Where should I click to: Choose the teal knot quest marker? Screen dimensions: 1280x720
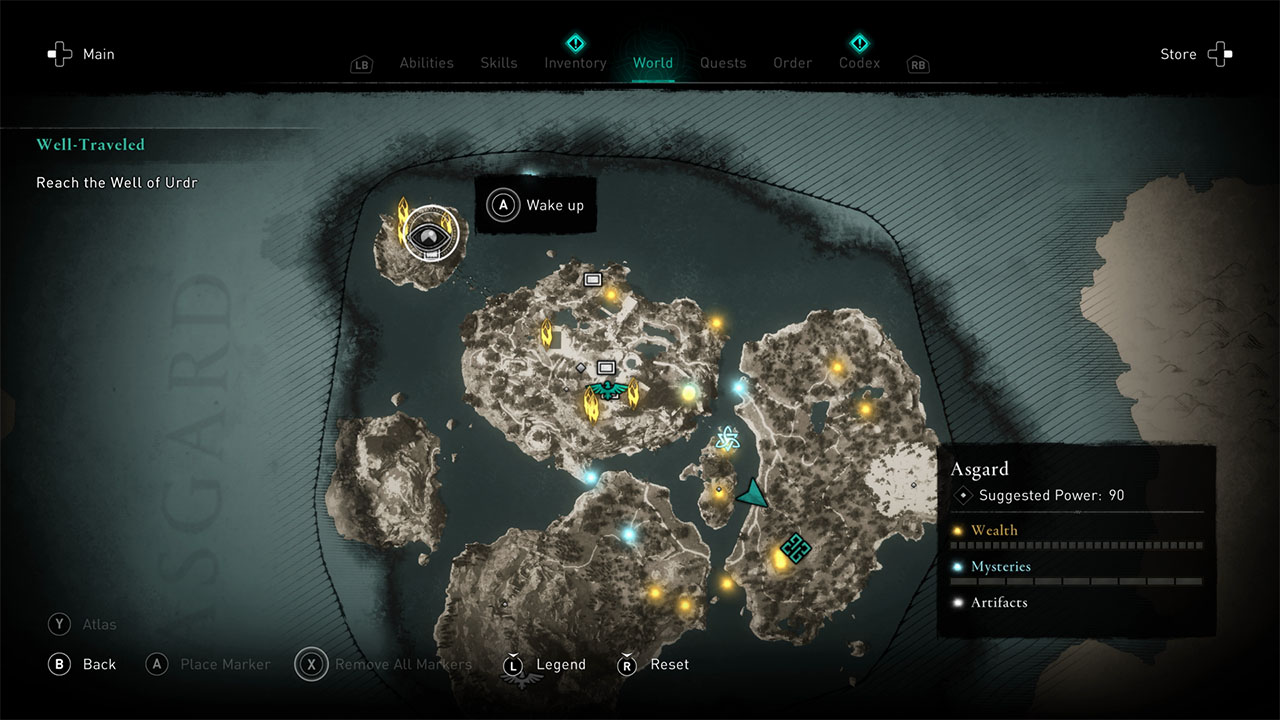coord(795,547)
